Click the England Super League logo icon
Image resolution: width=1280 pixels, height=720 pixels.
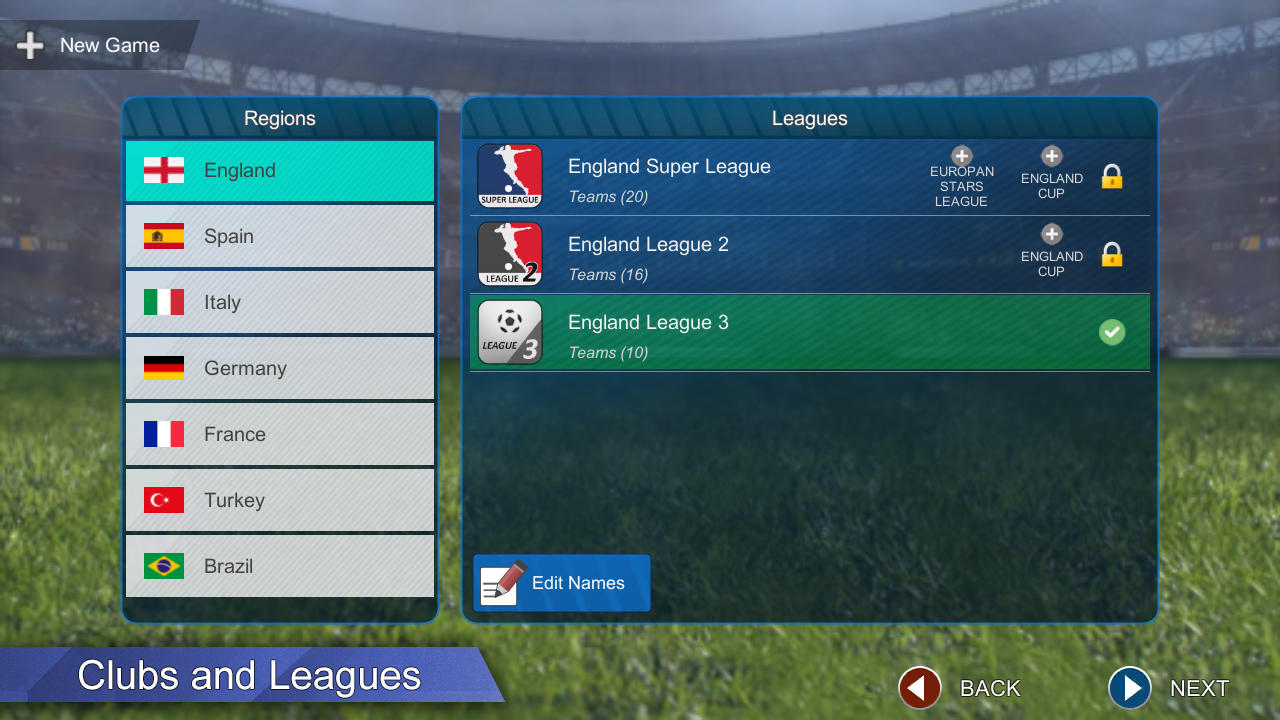(510, 176)
